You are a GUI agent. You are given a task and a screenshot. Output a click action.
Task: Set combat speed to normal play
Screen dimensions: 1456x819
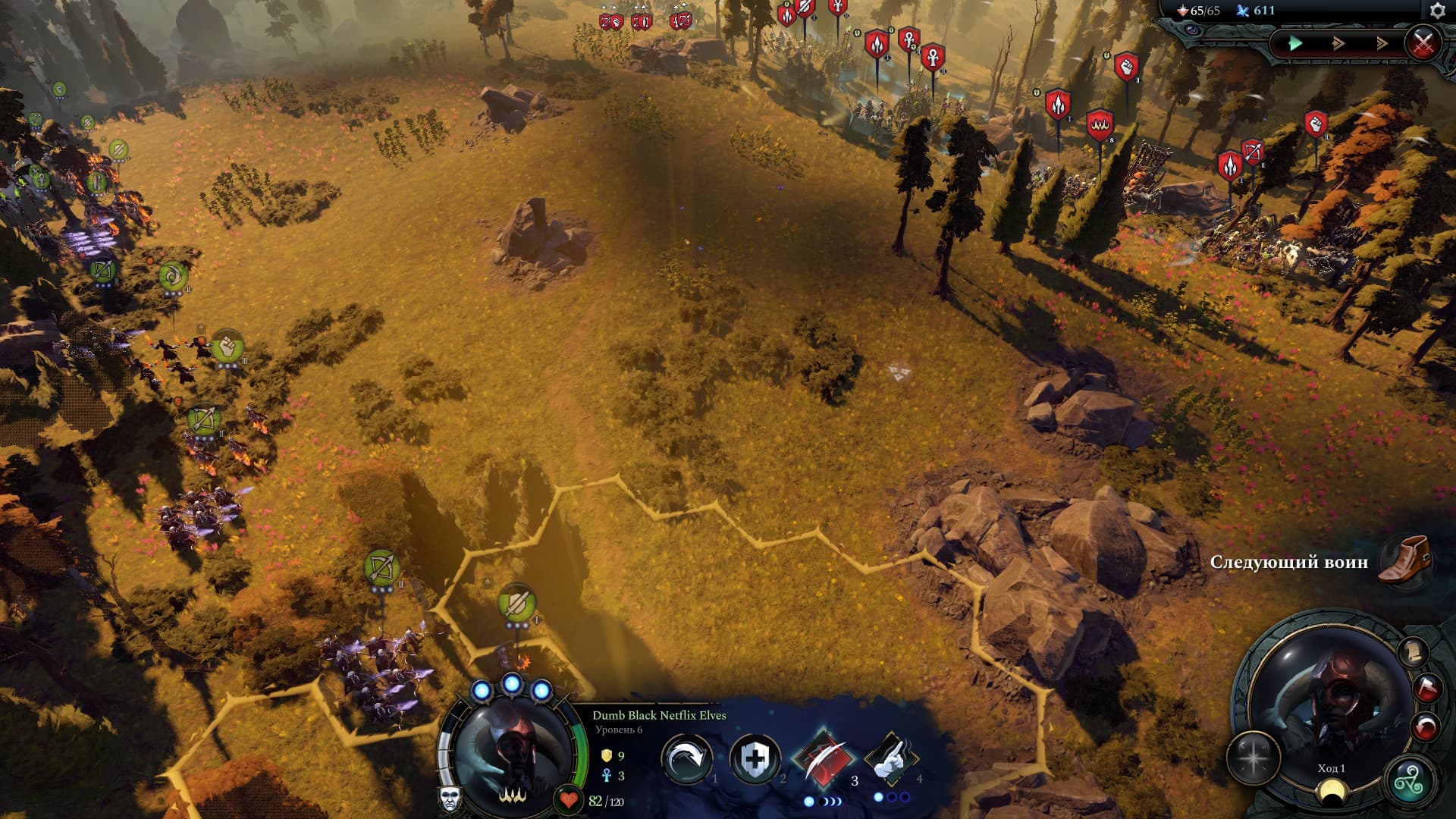pos(1295,43)
